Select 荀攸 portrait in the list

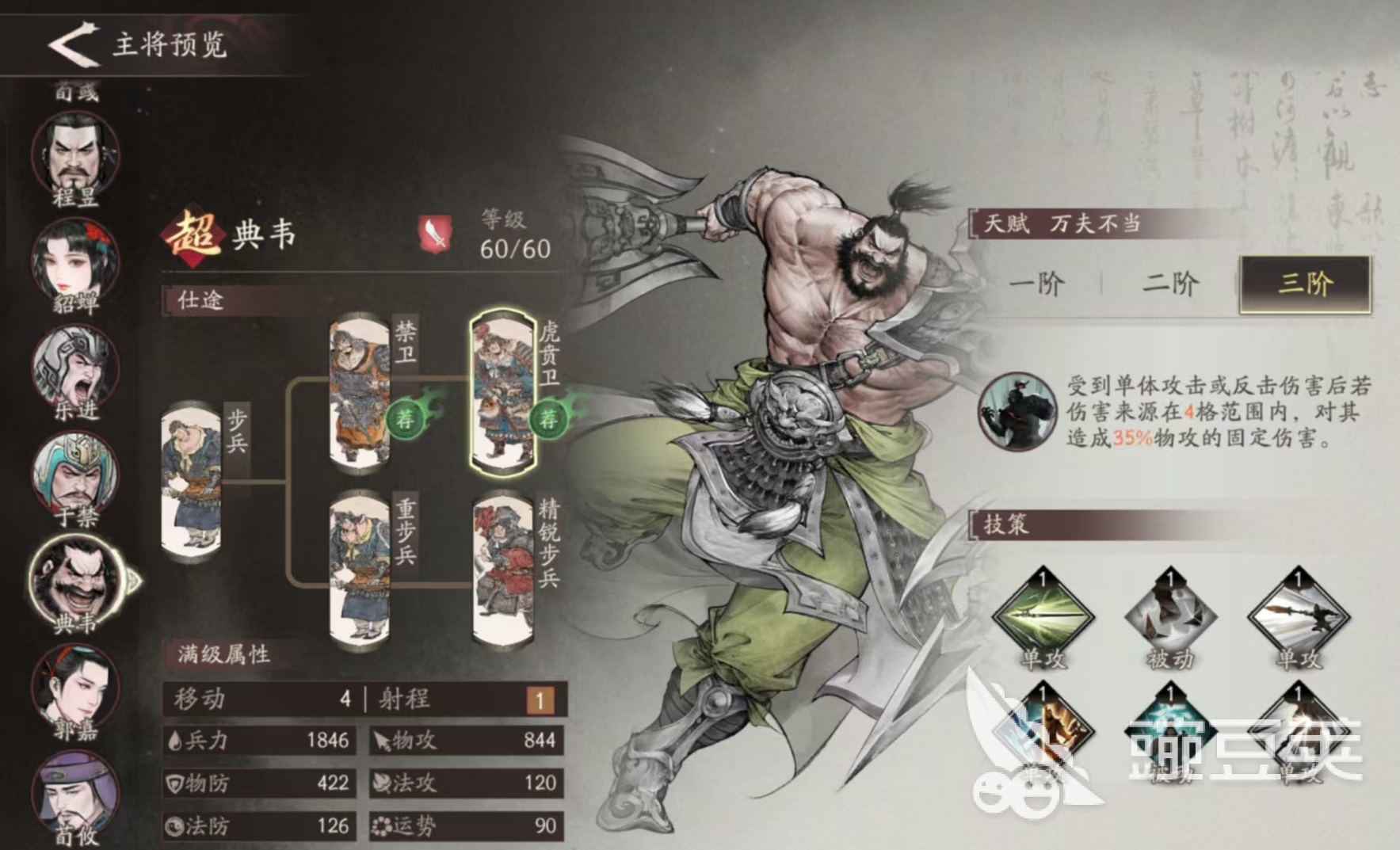(75, 792)
